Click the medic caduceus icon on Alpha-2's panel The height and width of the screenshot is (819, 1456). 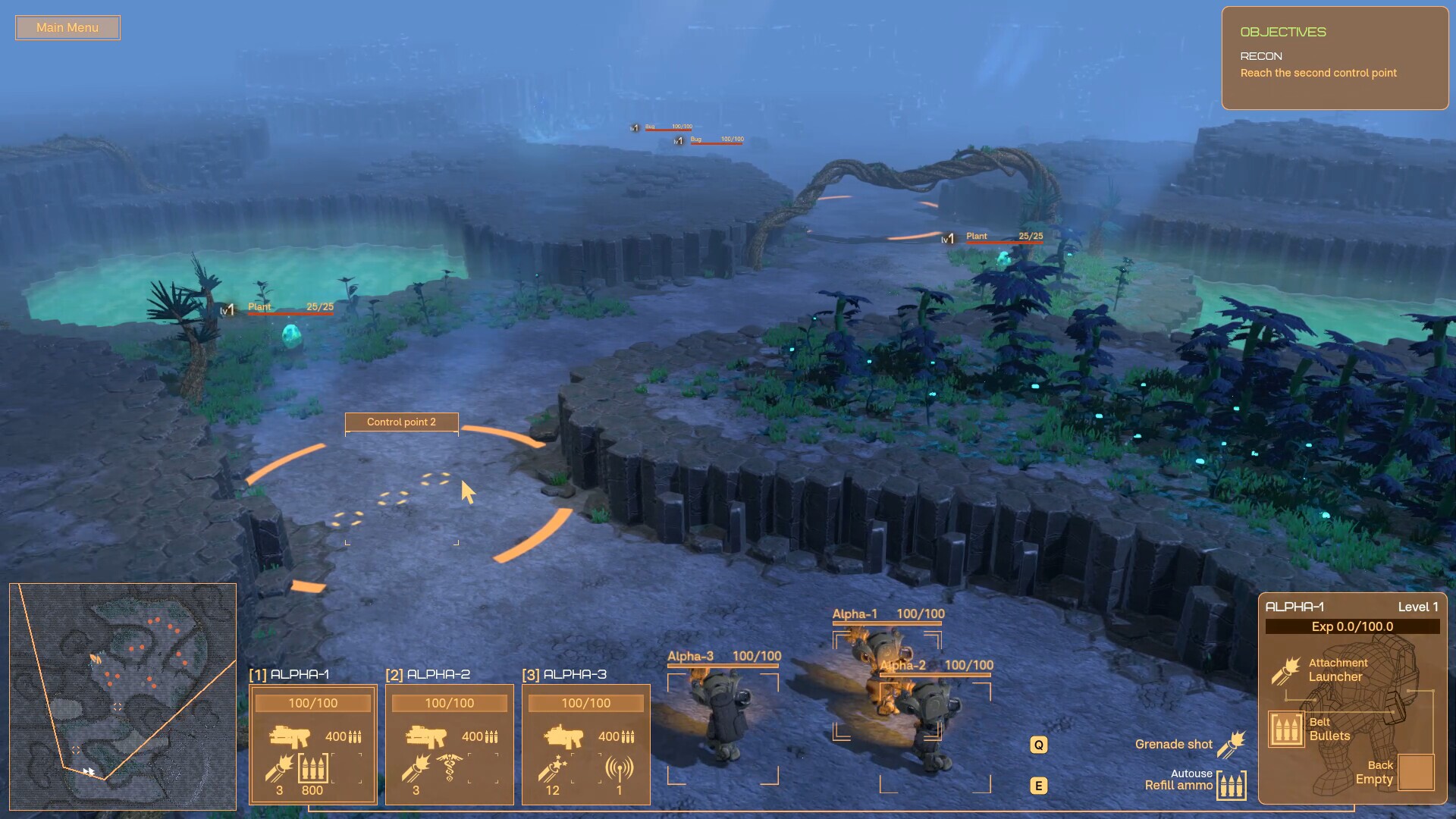448,768
